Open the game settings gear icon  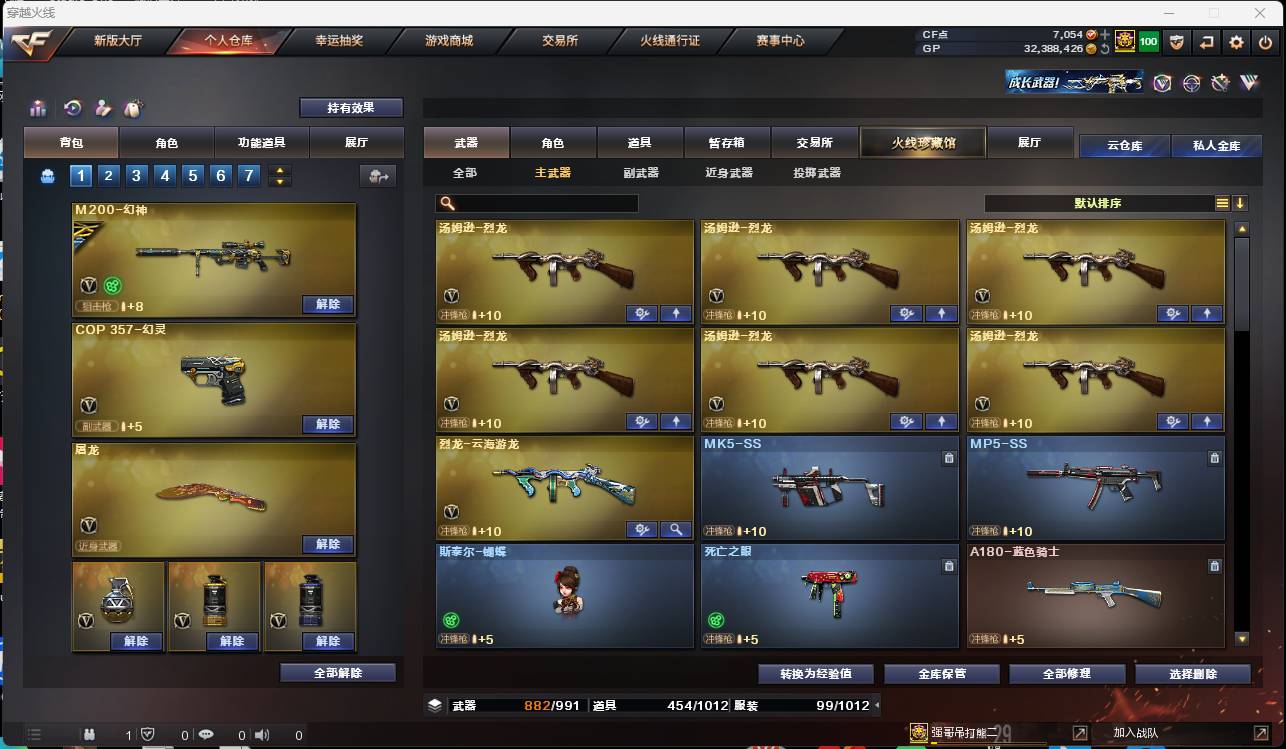[1237, 43]
